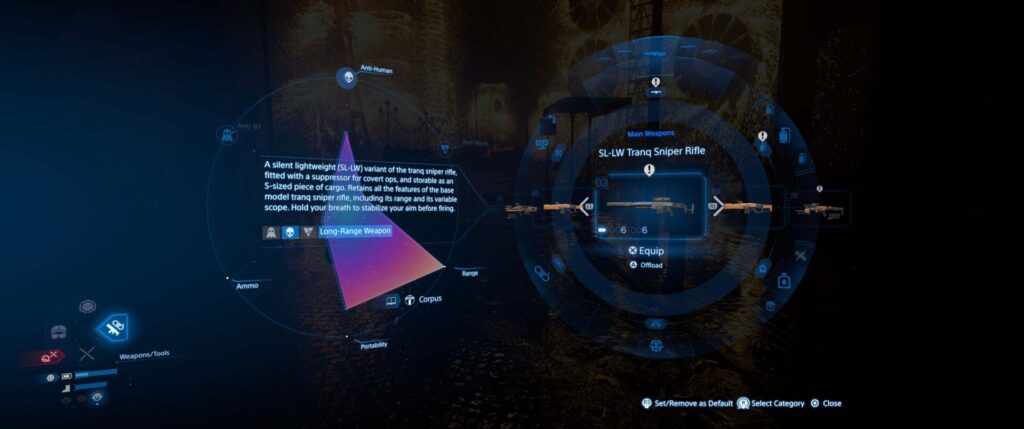Viewport: 1024px width, 429px height.
Task: Choose the orange rifle right of center
Action: tap(747, 208)
